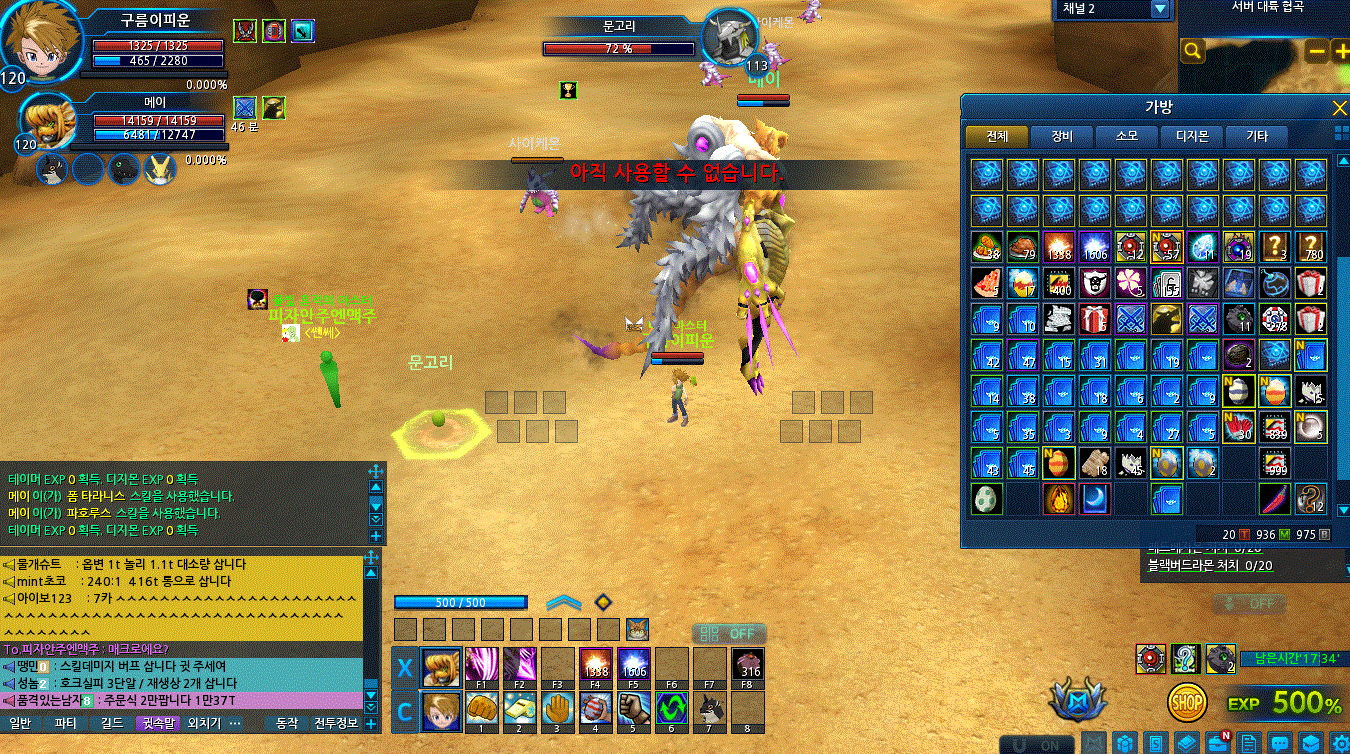Activate the green arrows skill in slot 6
Screen dimensions: 1350x754
coord(671,709)
